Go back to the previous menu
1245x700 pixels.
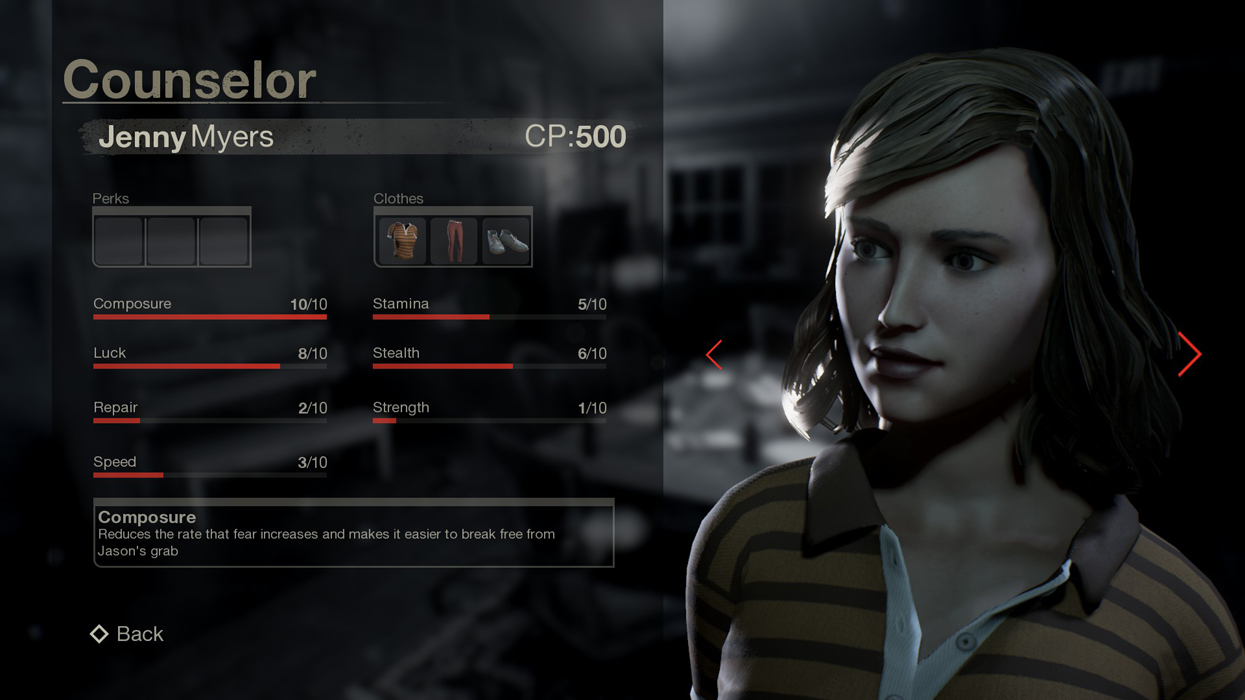[x=128, y=634]
